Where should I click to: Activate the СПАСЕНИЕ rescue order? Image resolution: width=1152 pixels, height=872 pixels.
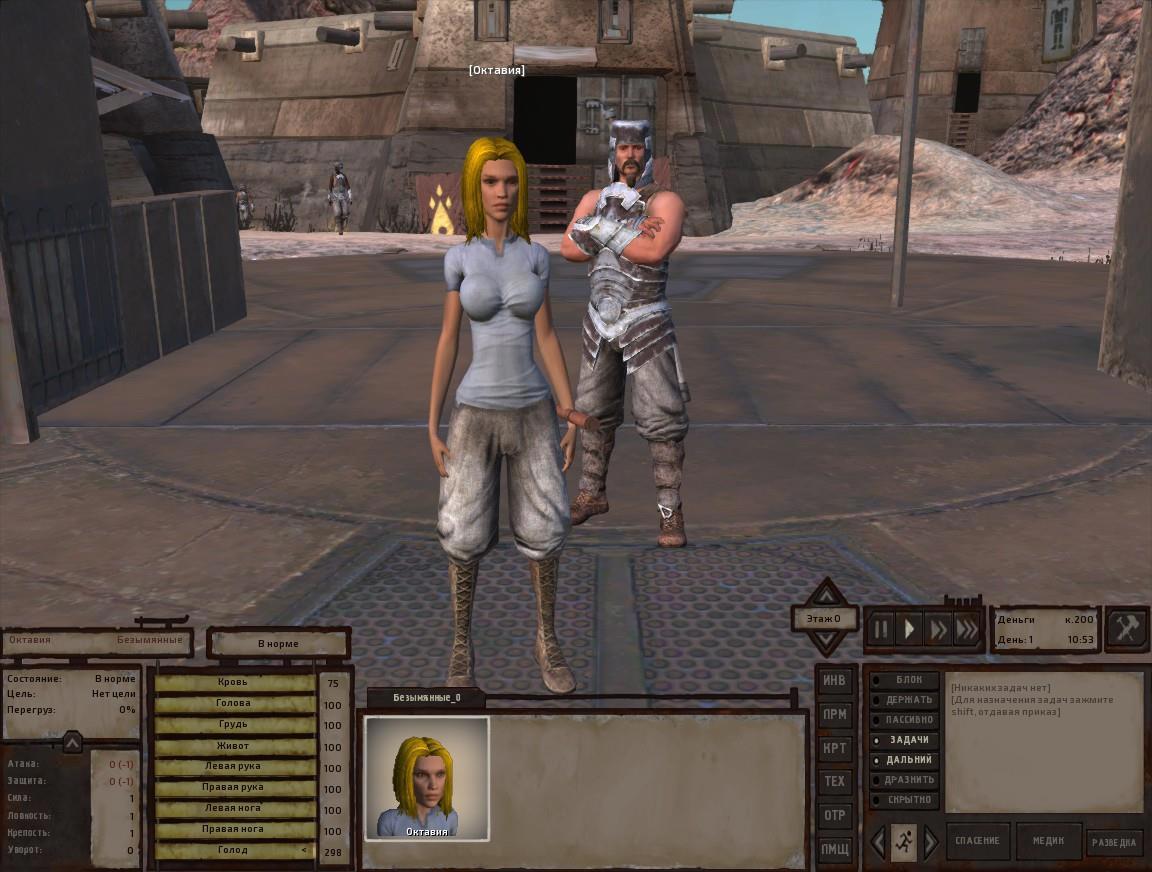pos(978,841)
